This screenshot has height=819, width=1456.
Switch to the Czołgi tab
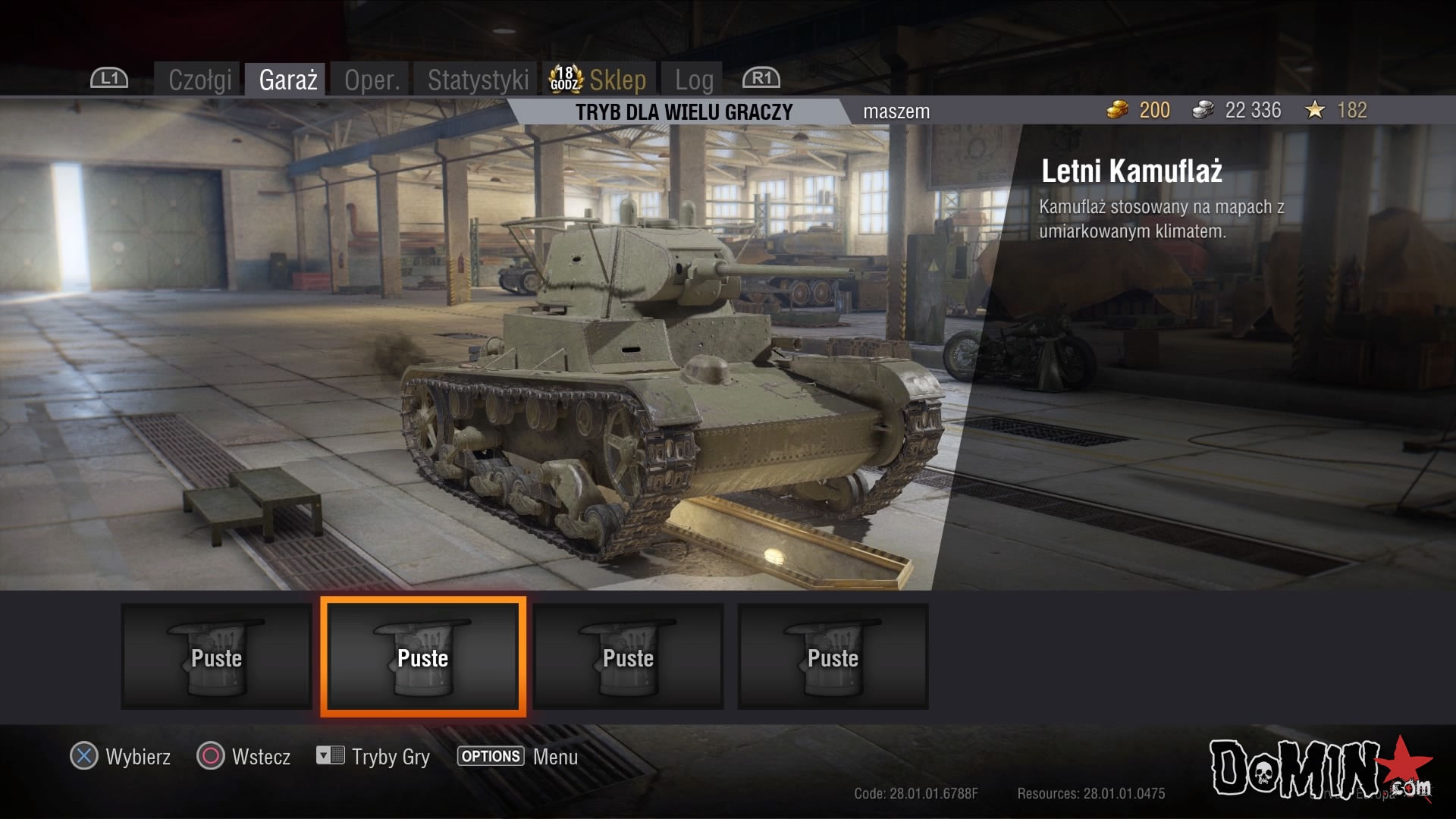click(199, 80)
